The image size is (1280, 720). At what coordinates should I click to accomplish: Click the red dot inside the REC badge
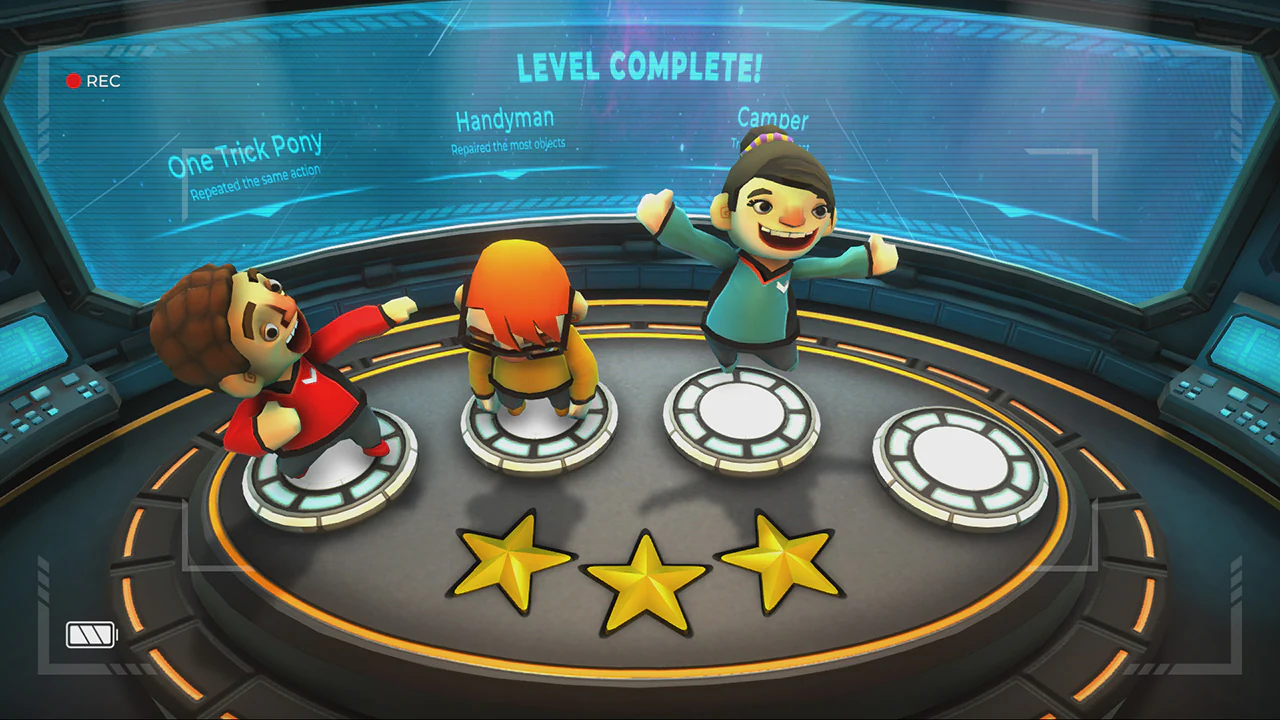pyautogui.click(x=74, y=81)
